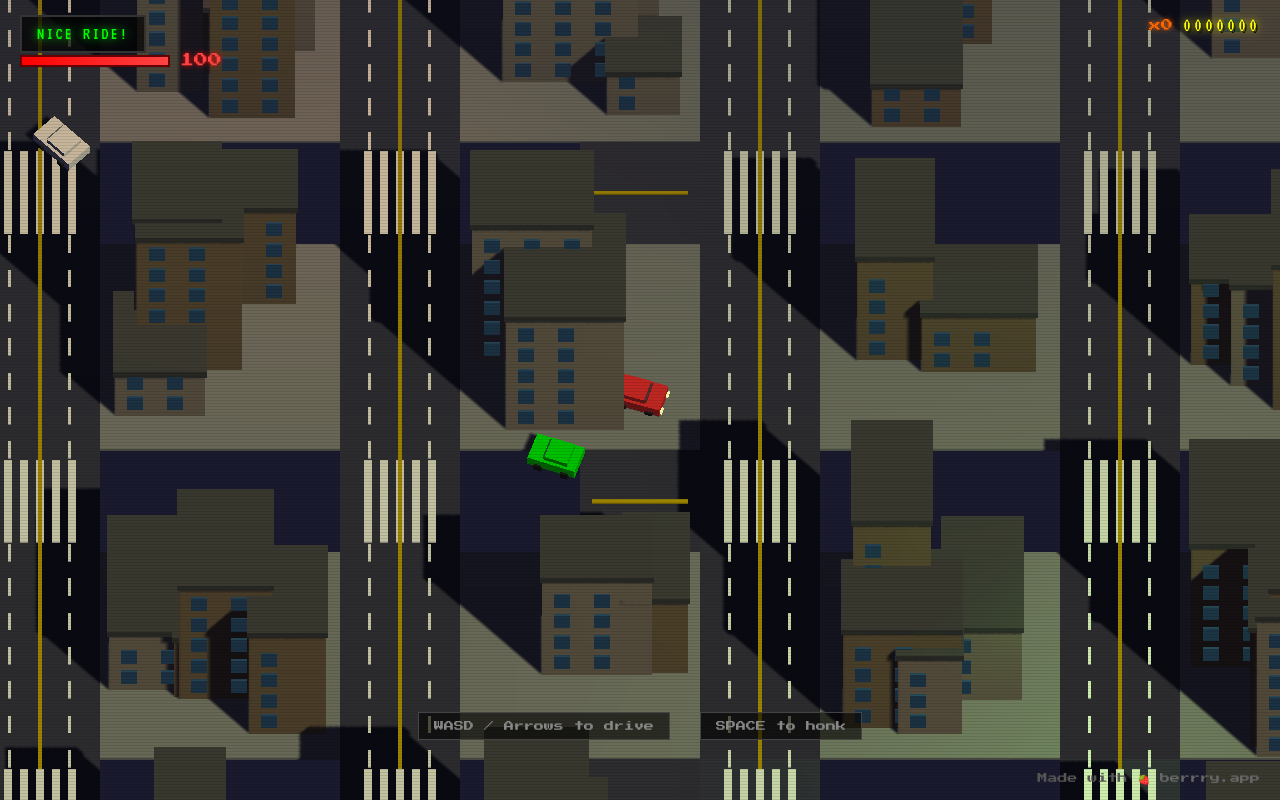Screen dimensions: 1280x800
Task: Click the green NICE RIDE! marquee sign
Action: pyautogui.click(x=80, y=33)
